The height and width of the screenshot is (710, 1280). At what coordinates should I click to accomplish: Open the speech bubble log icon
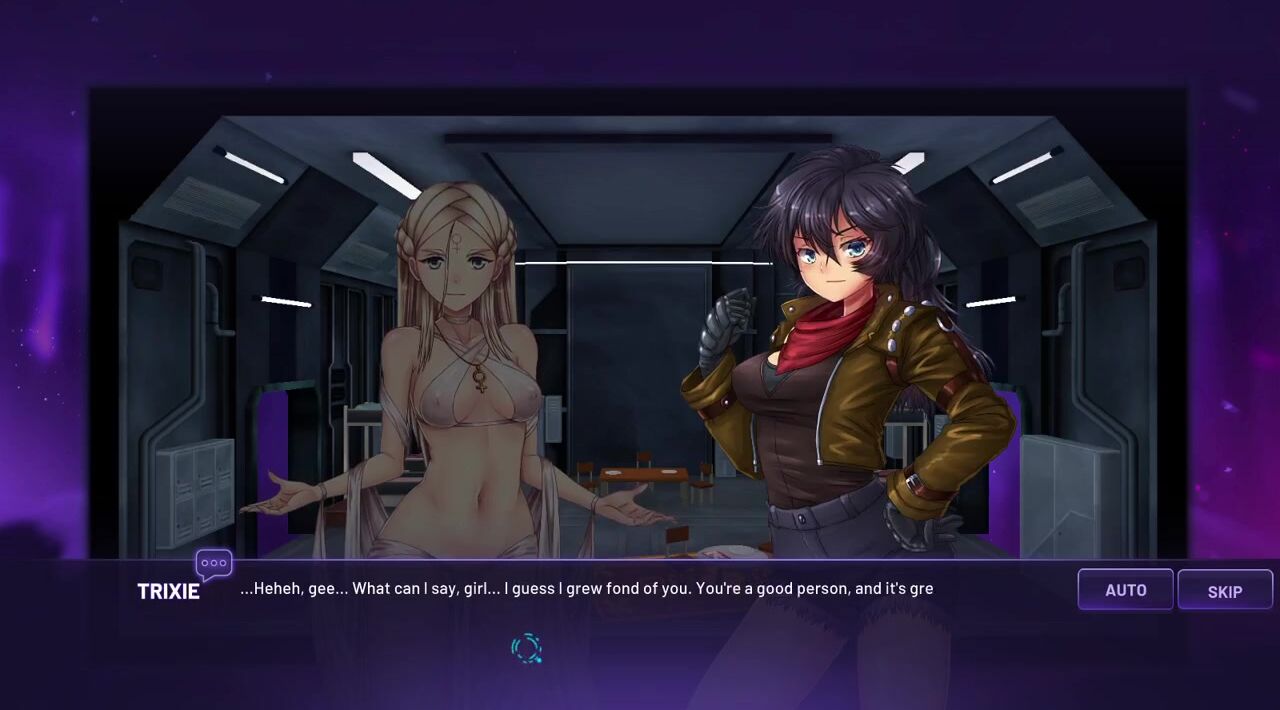pyautogui.click(x=214, y=565)
